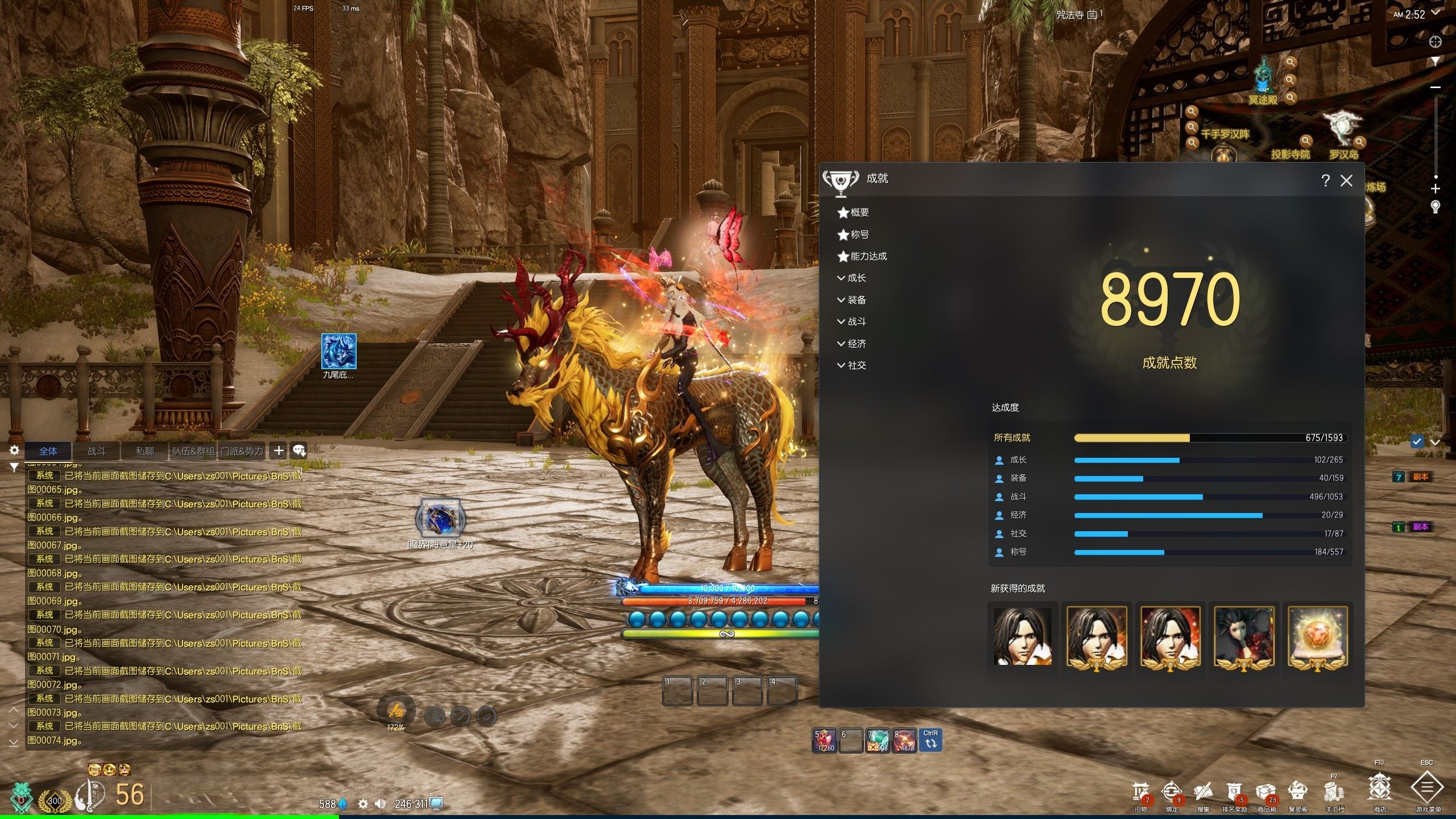Image resolution: width=1456 pixels, height=819 pixels.
Task: Add a new chat tab with plus
Action: click(279, 451)
